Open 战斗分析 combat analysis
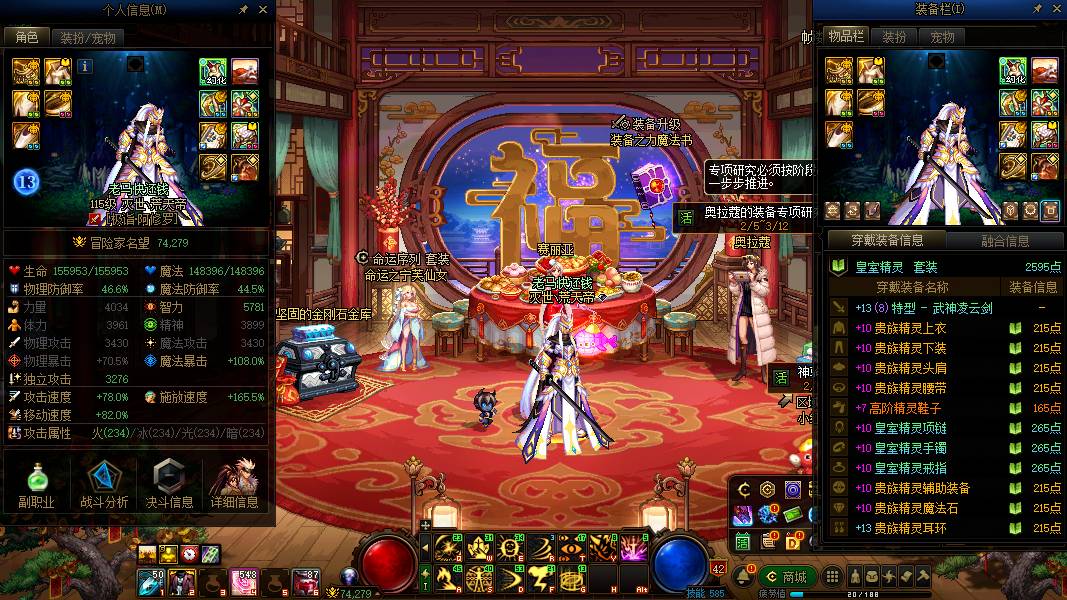Image resolution: width=1067 pixels, height=600 pixels. pos(103,485)
